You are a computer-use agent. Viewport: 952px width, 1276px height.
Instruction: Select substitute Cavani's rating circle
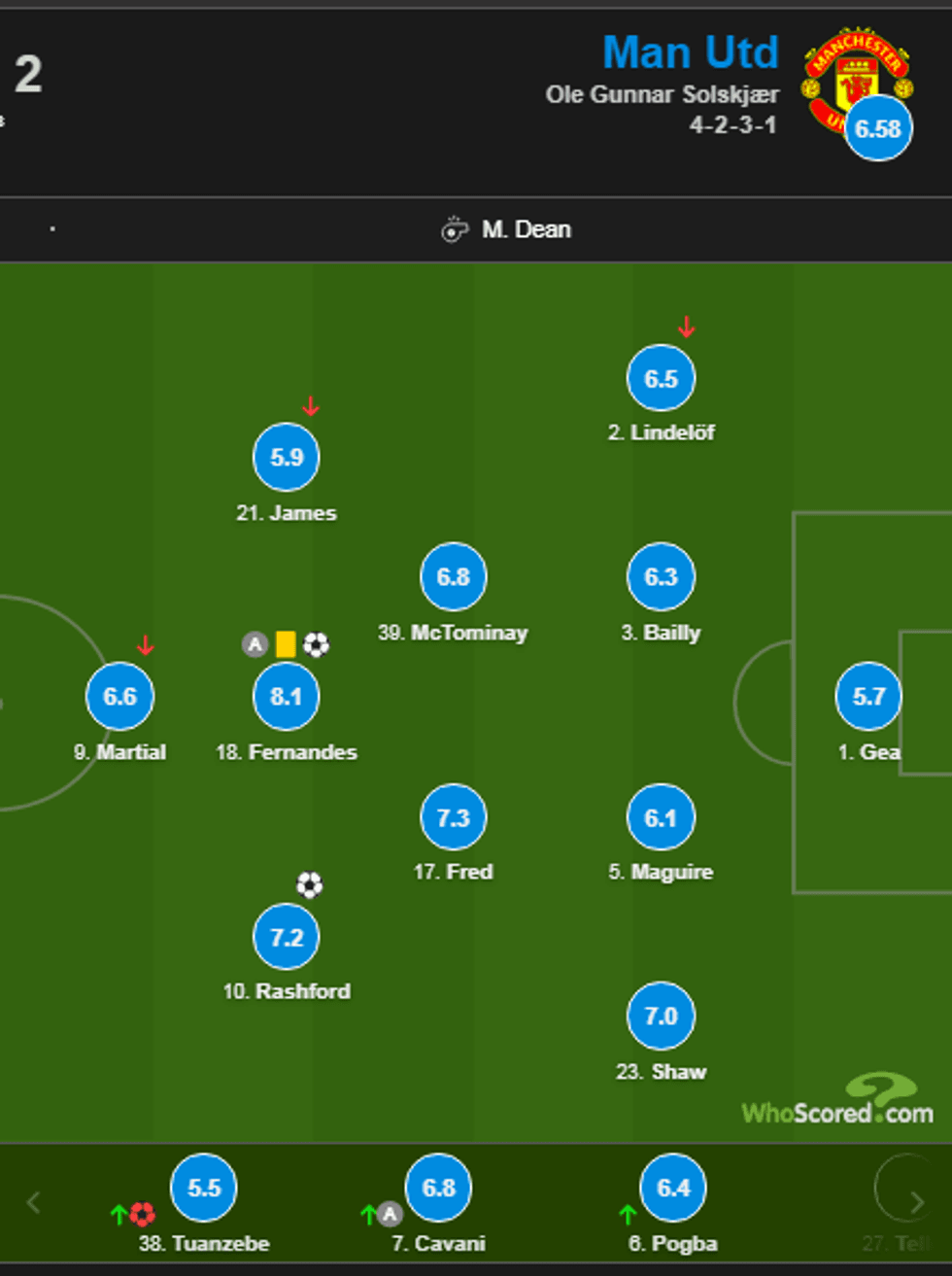click(x=438, y=1188)
